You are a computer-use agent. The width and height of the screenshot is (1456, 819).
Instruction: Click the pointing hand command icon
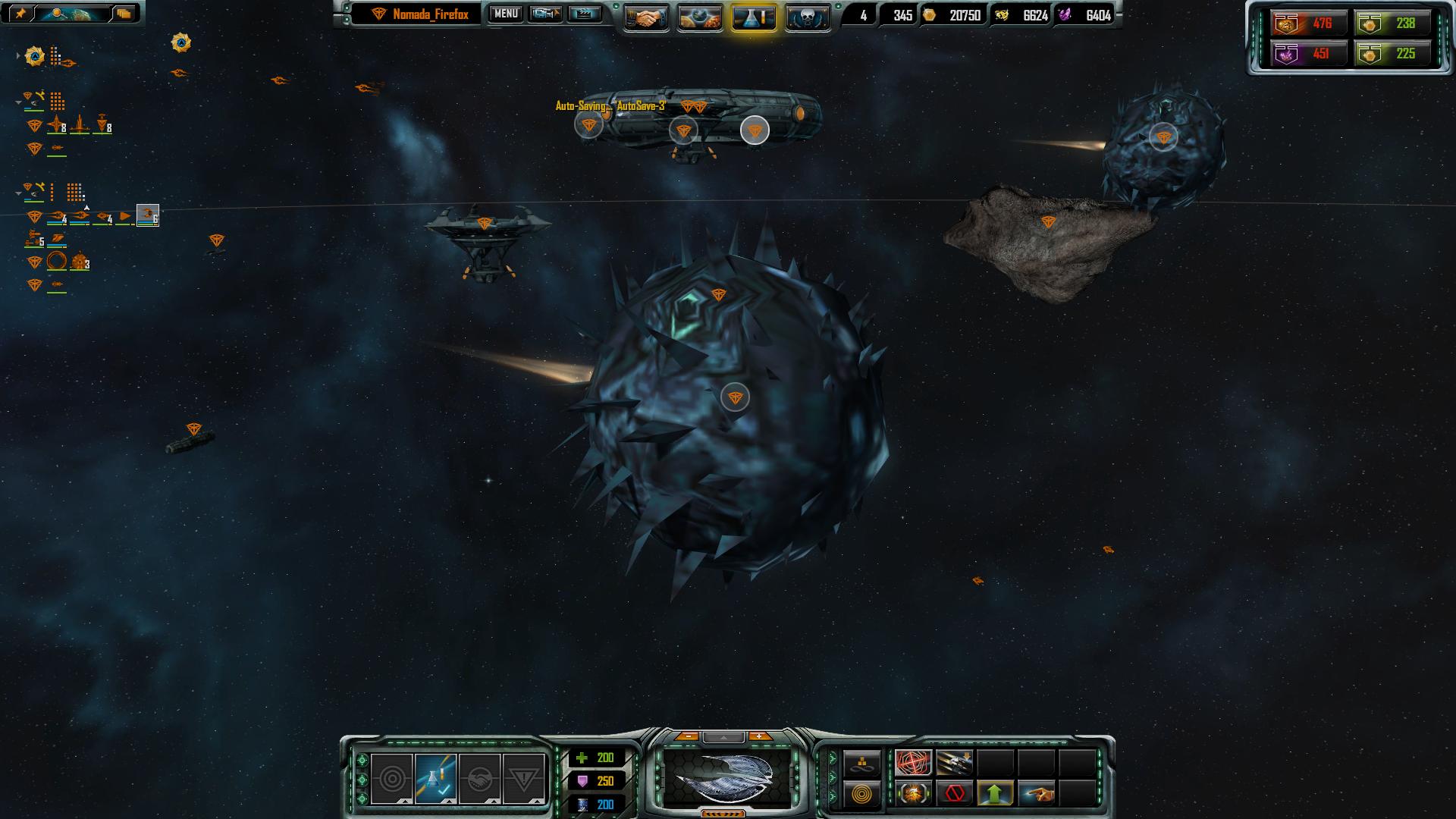(1037, 794)
